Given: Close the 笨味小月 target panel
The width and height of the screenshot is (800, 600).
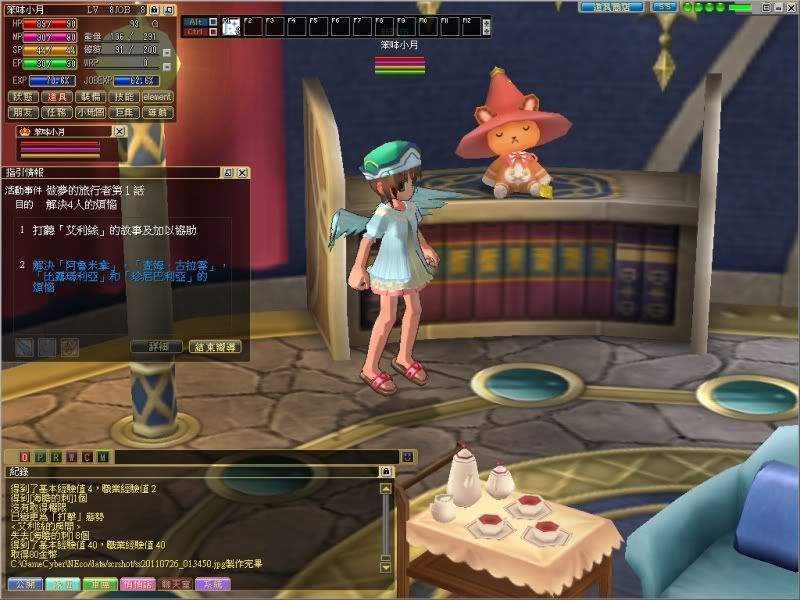Looking at the screenshot, I should coord(119,131).
